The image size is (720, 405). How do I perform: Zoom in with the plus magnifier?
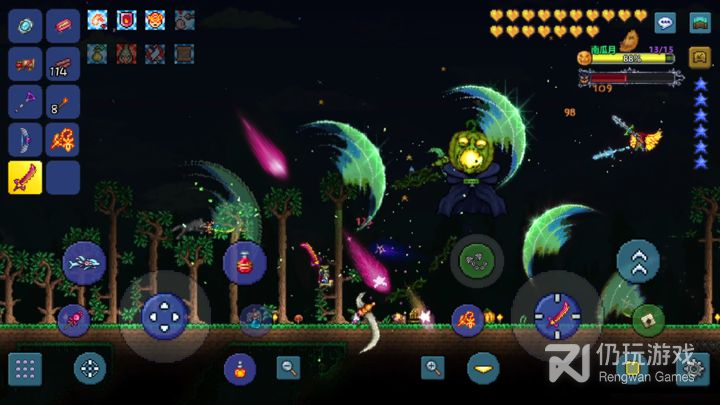pyautogui.click(x=433, y=367)
